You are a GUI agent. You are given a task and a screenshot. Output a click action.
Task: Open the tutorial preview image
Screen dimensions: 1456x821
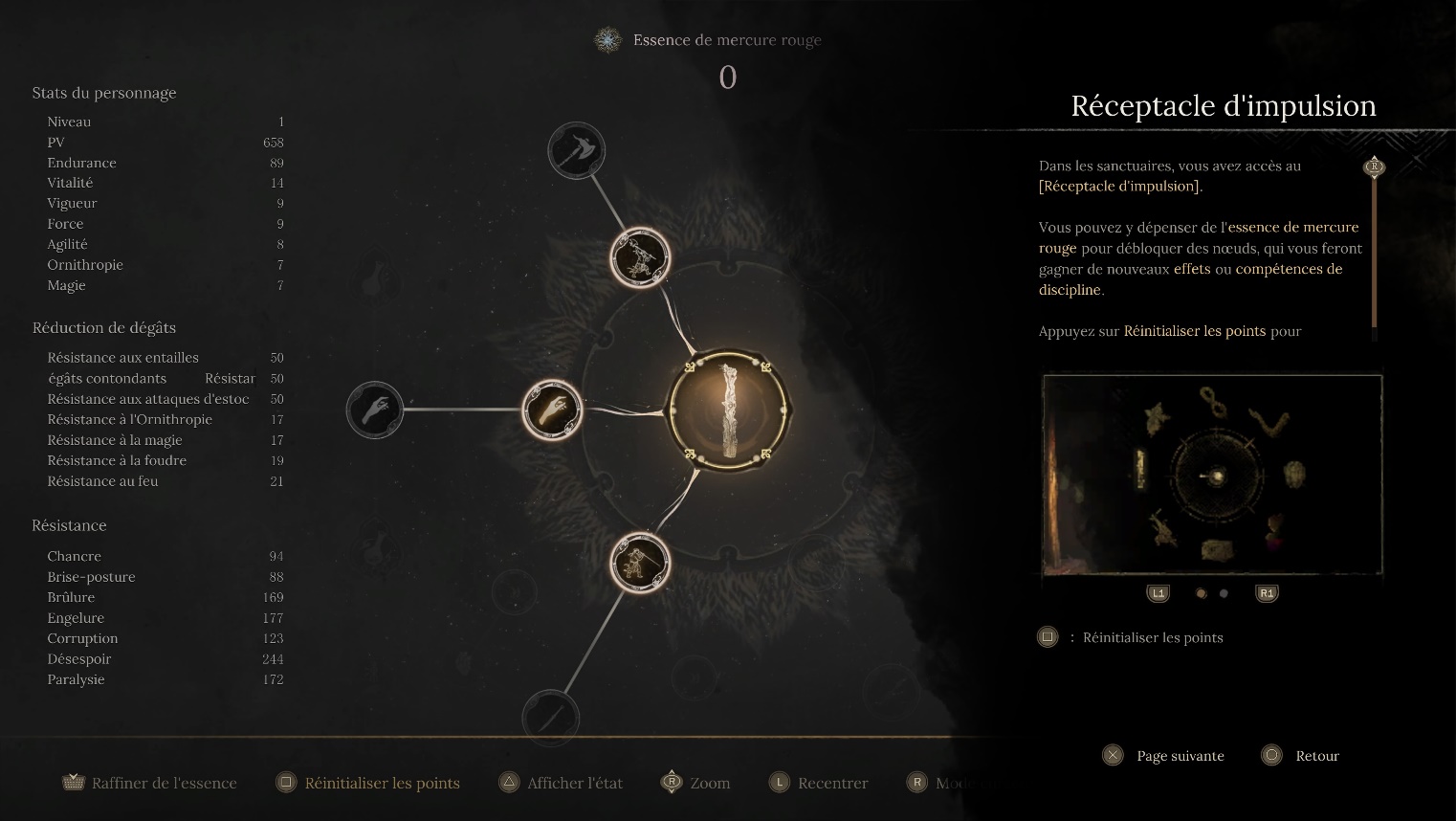[1212, 476]
